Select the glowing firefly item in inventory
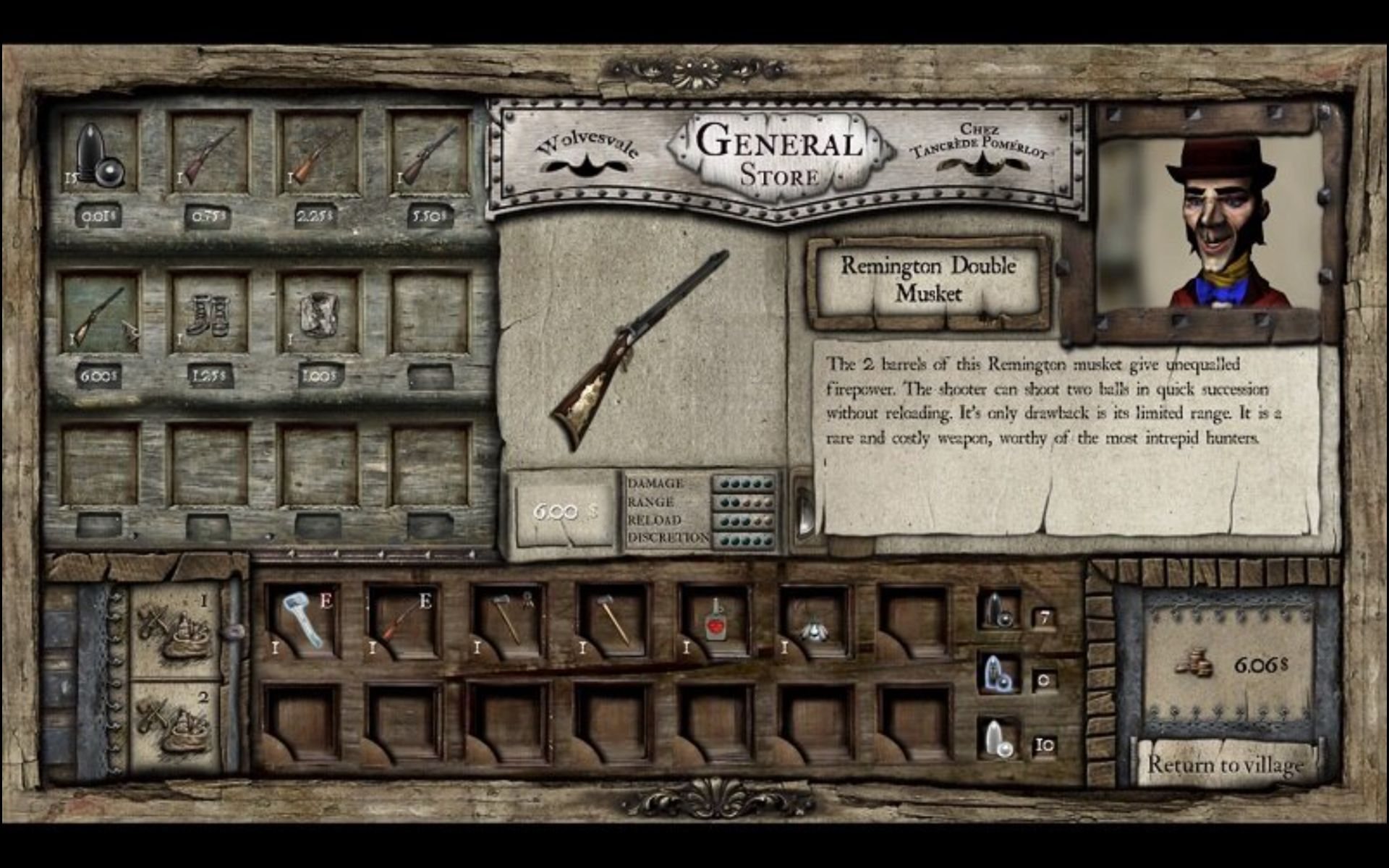The height and width of the screenshot is (868, 1389). (x=815, y=624)
